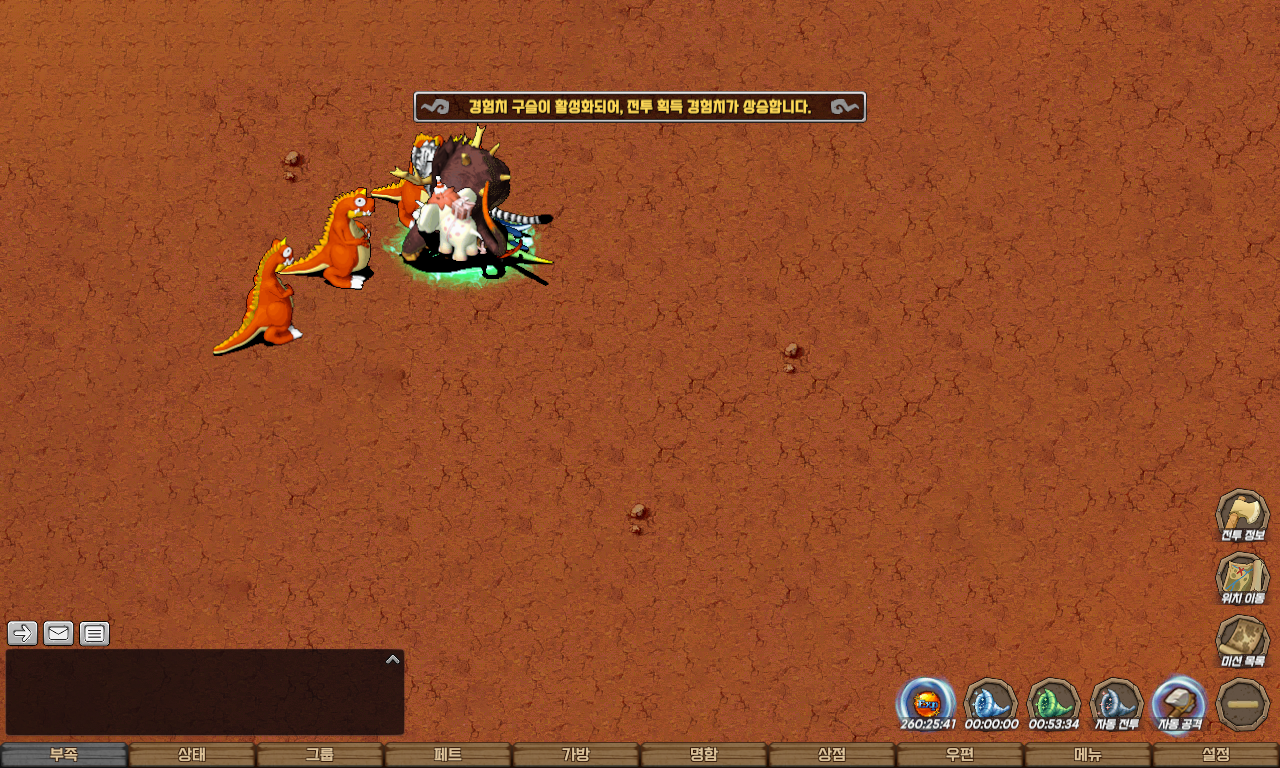This screenshot has width=1280, height=768.
Task: Toggle 자동 공격 auto attack hammer icon
Action: pyautogui.click(x=1180, y=704)
